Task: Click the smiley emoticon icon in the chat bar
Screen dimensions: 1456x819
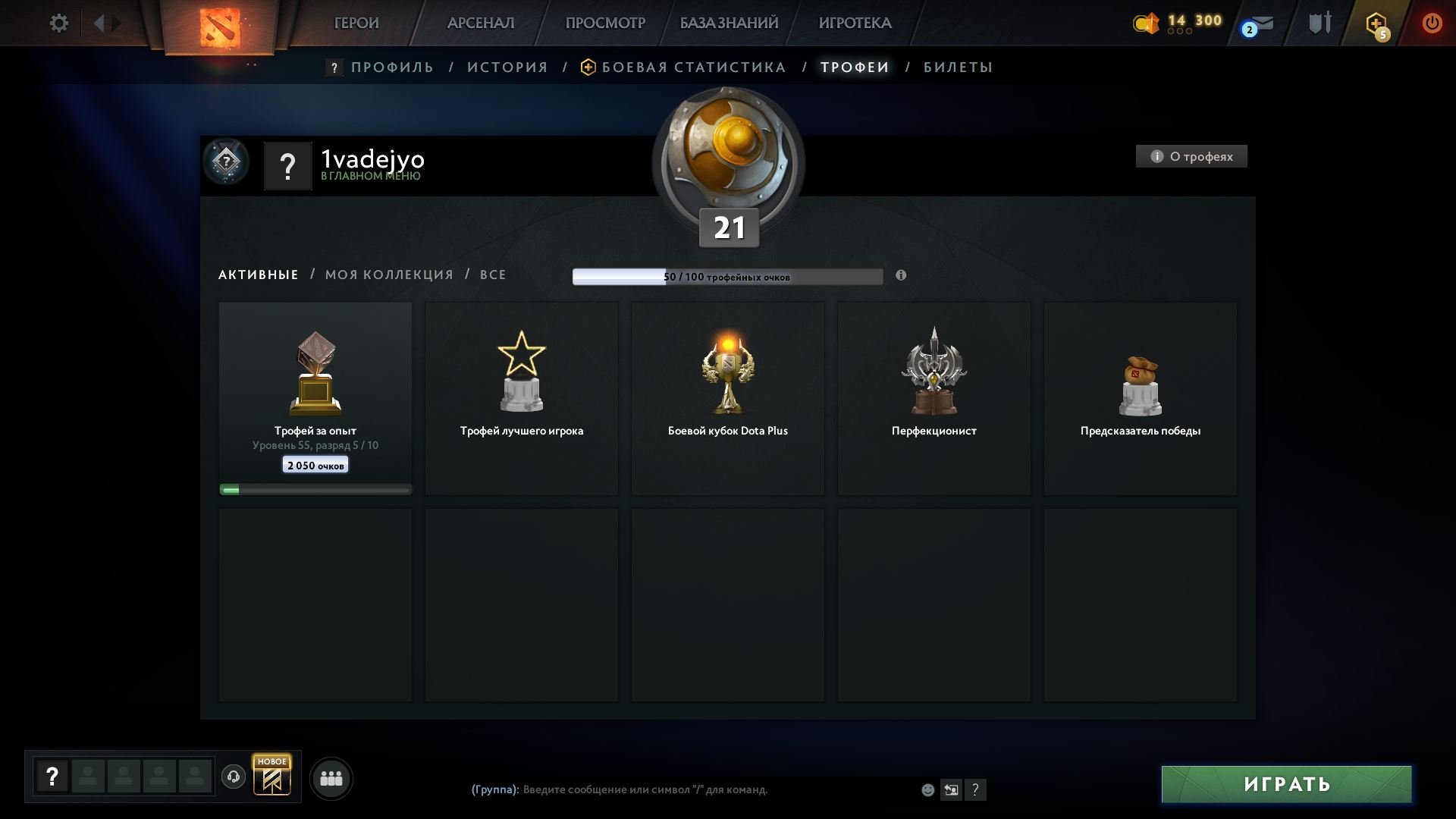Action: (x=927, y=789)
